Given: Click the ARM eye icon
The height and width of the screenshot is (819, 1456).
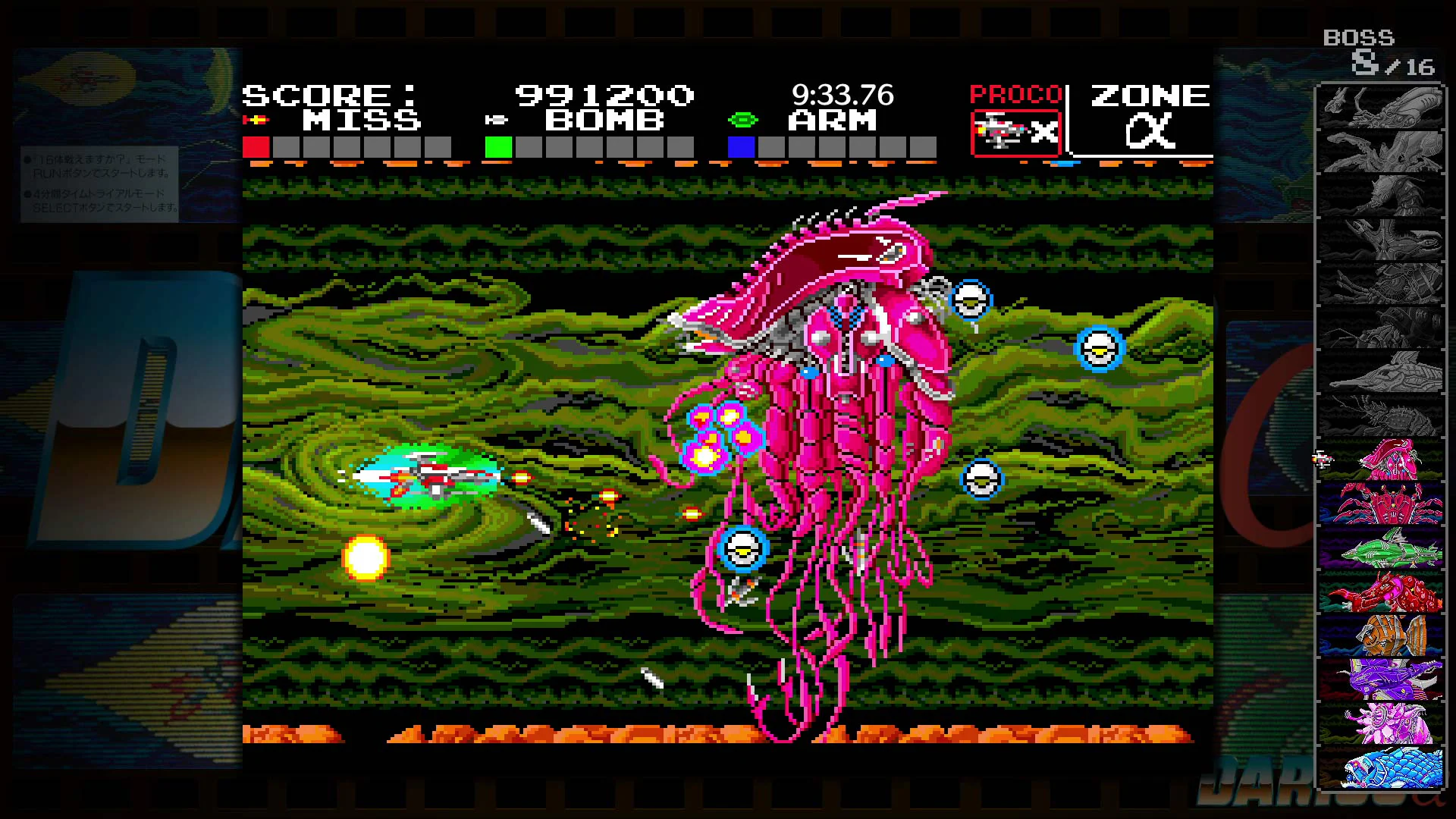Looking at the screenshot, I should 744,119.
